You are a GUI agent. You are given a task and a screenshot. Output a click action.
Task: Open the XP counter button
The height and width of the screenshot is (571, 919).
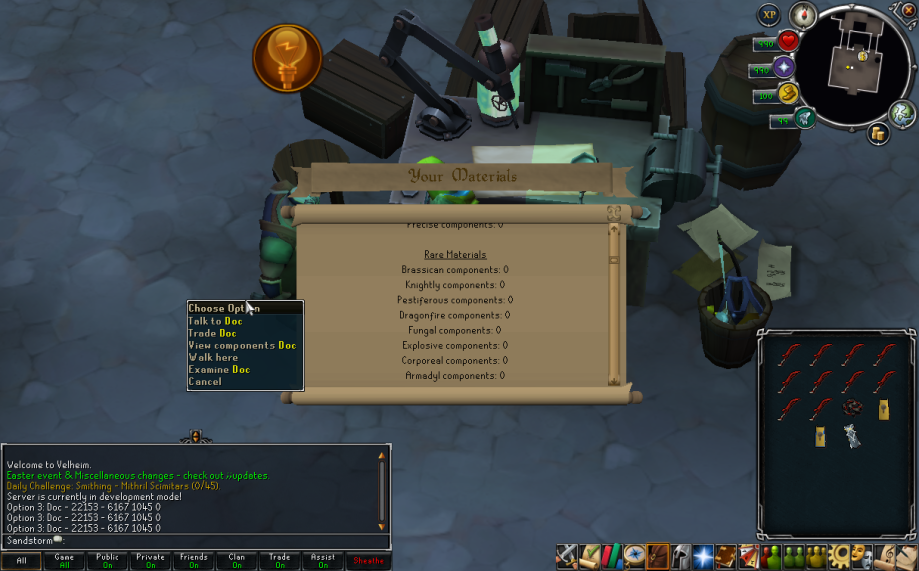pos(768,14)
